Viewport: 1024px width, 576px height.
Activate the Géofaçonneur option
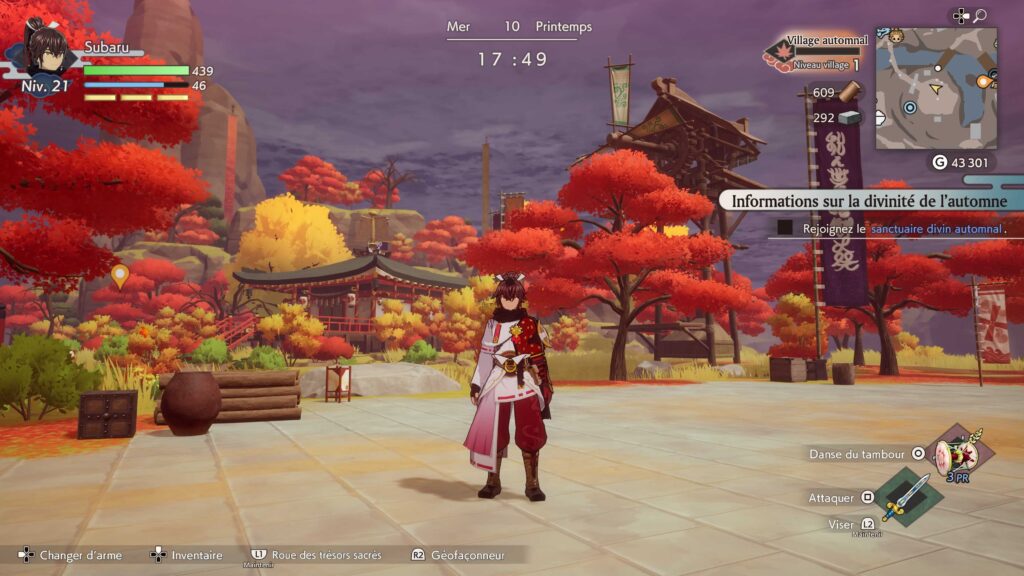click(x=467, y=555)
